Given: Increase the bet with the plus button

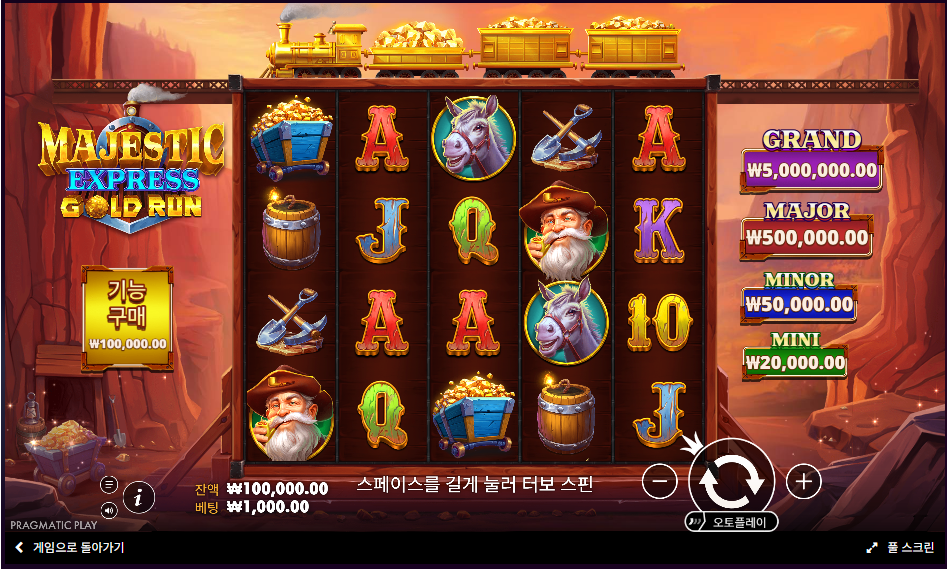Looking at the screenshot, I should pyautogui.click(x=803, y=482).
